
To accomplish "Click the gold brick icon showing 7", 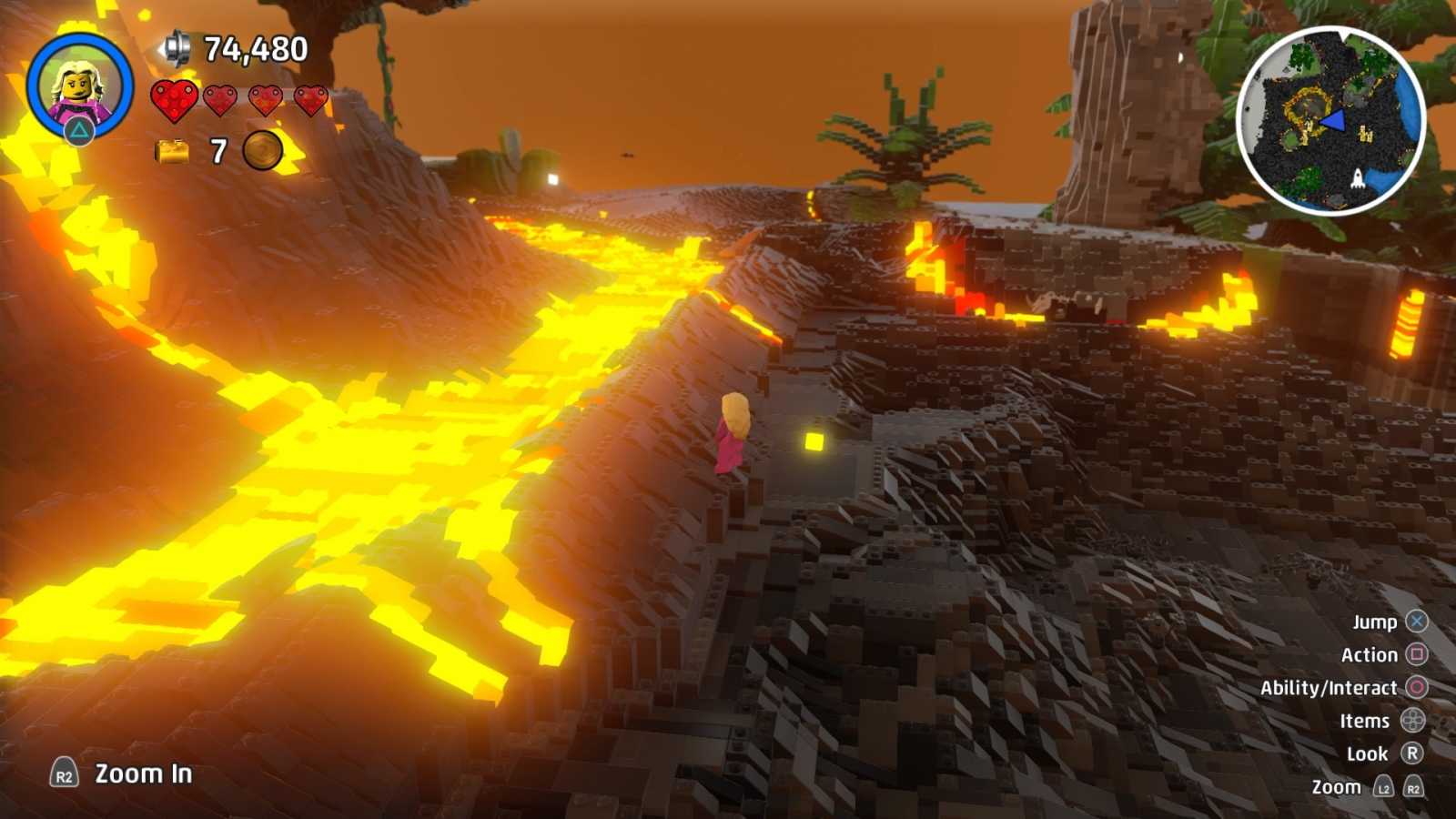I will pyautogui.click(x=173, y=149).
